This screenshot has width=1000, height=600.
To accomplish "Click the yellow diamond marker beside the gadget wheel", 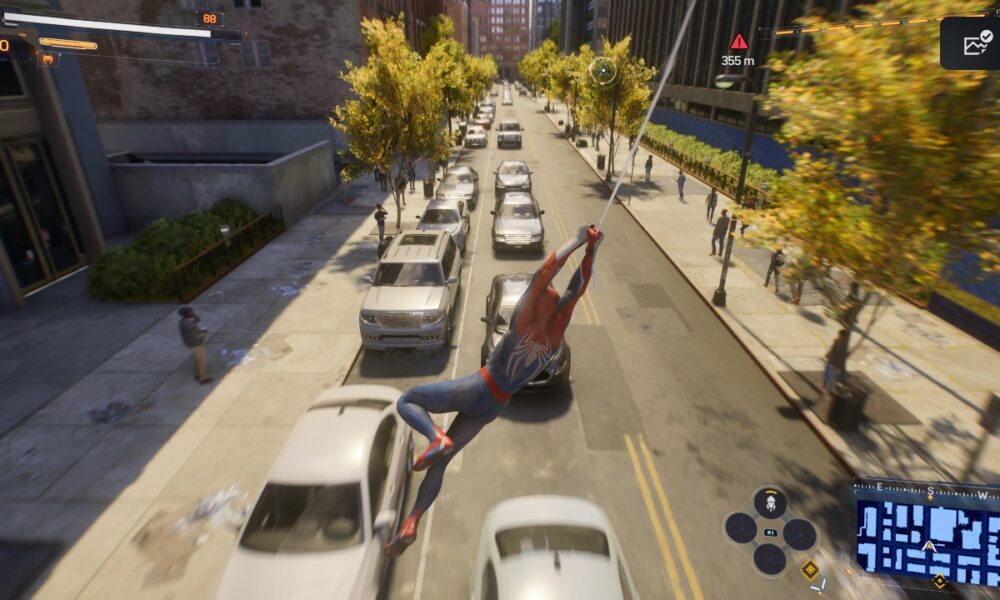I will point(810,569).
